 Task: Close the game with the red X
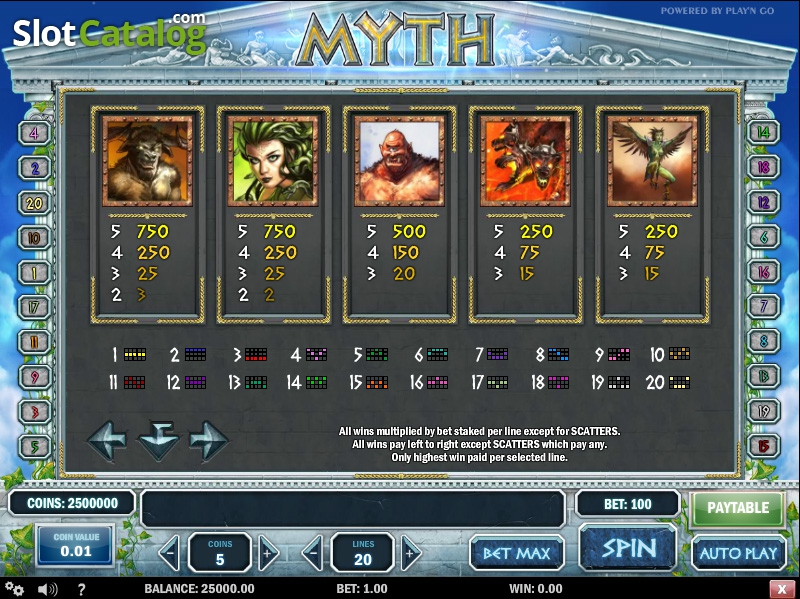coord(781,589)
